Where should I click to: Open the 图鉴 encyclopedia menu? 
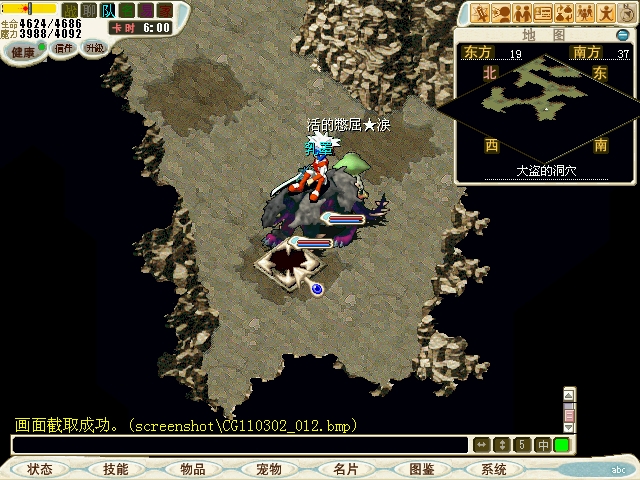point(421,469)
